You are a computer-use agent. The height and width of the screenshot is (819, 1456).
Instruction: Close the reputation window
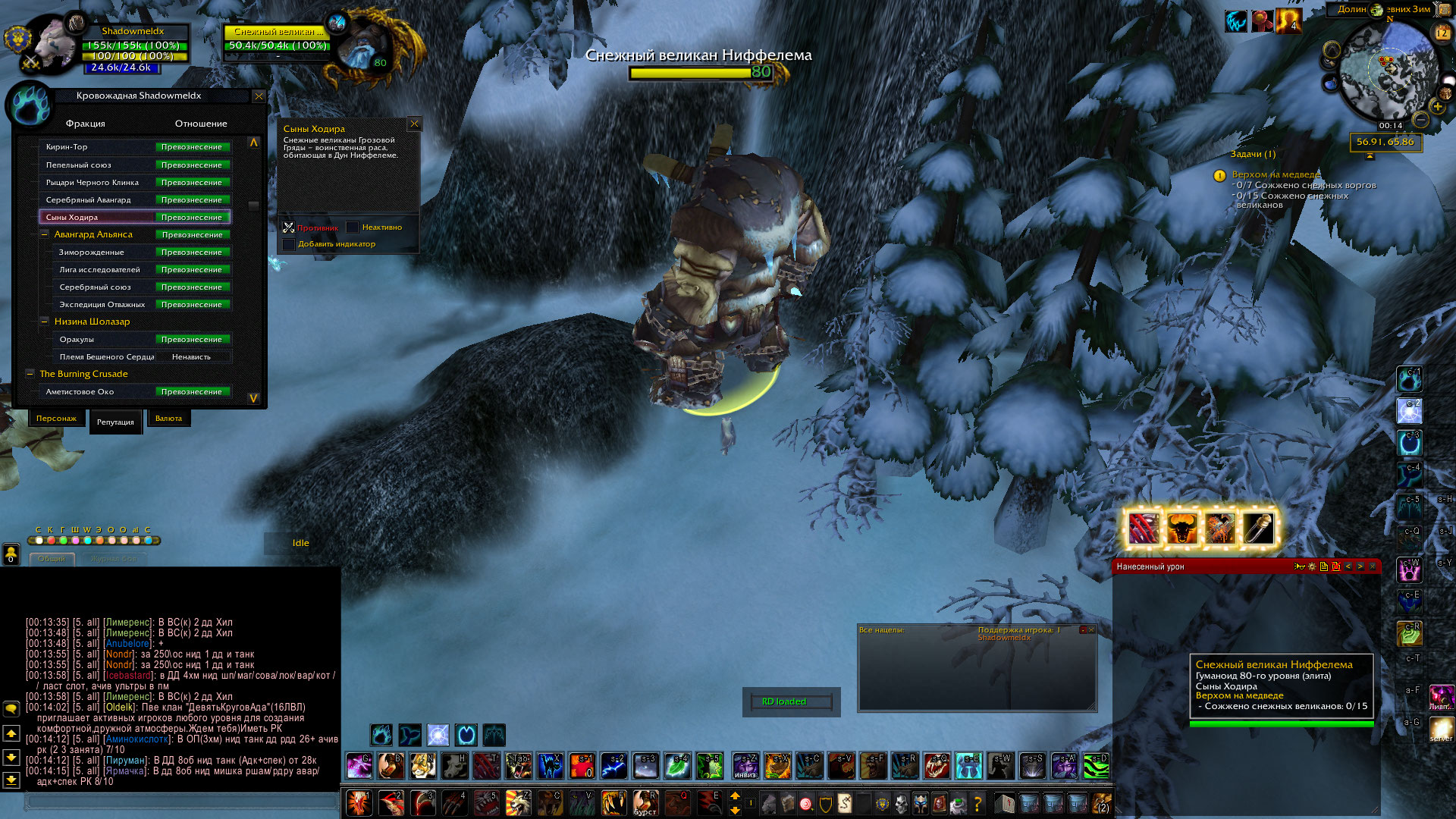(259, 96)
